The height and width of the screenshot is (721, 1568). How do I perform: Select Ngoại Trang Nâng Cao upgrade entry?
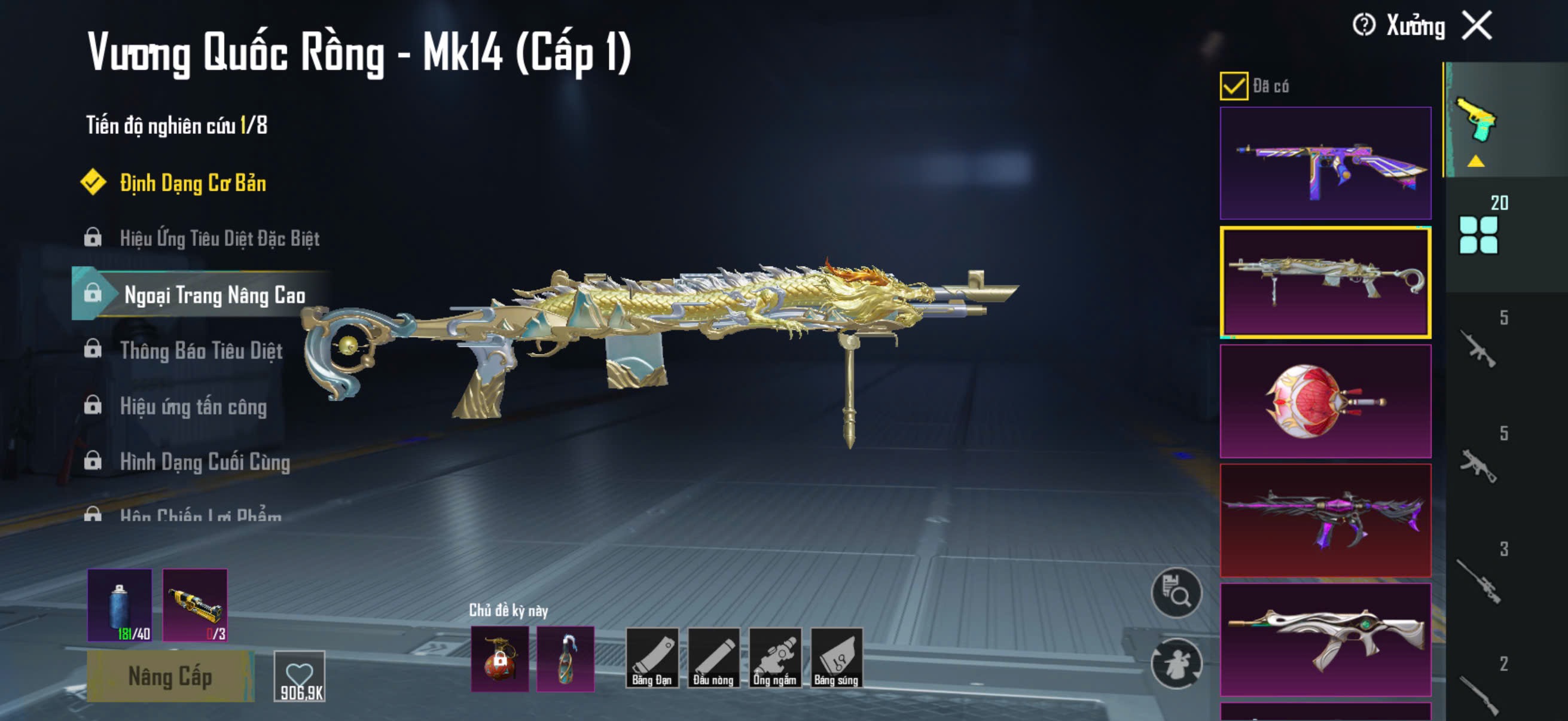[214, 295]
